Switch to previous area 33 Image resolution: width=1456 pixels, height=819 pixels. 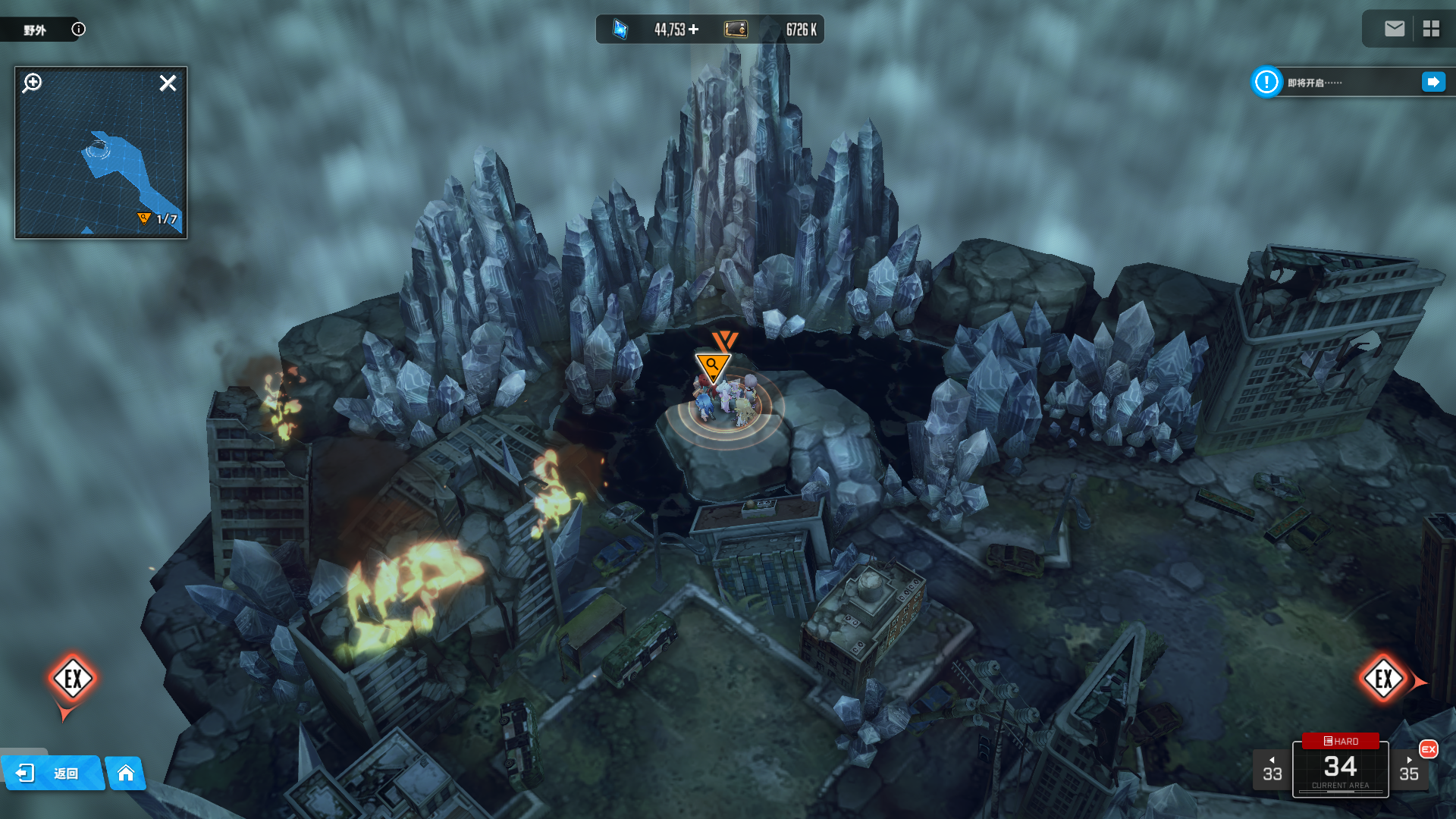pyautogui.click(x=1272, y=770)
